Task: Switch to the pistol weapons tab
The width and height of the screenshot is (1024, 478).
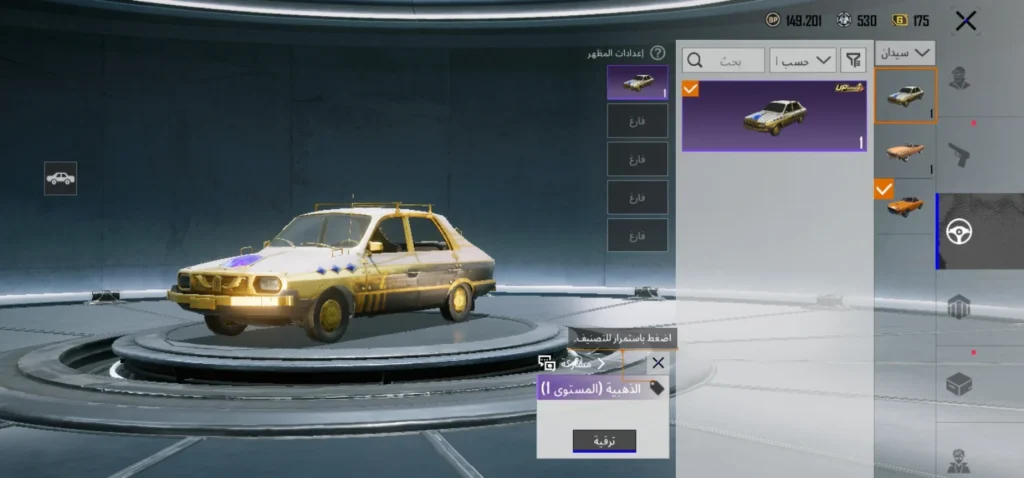Action: pyautogui.click(x=959, y=154)
